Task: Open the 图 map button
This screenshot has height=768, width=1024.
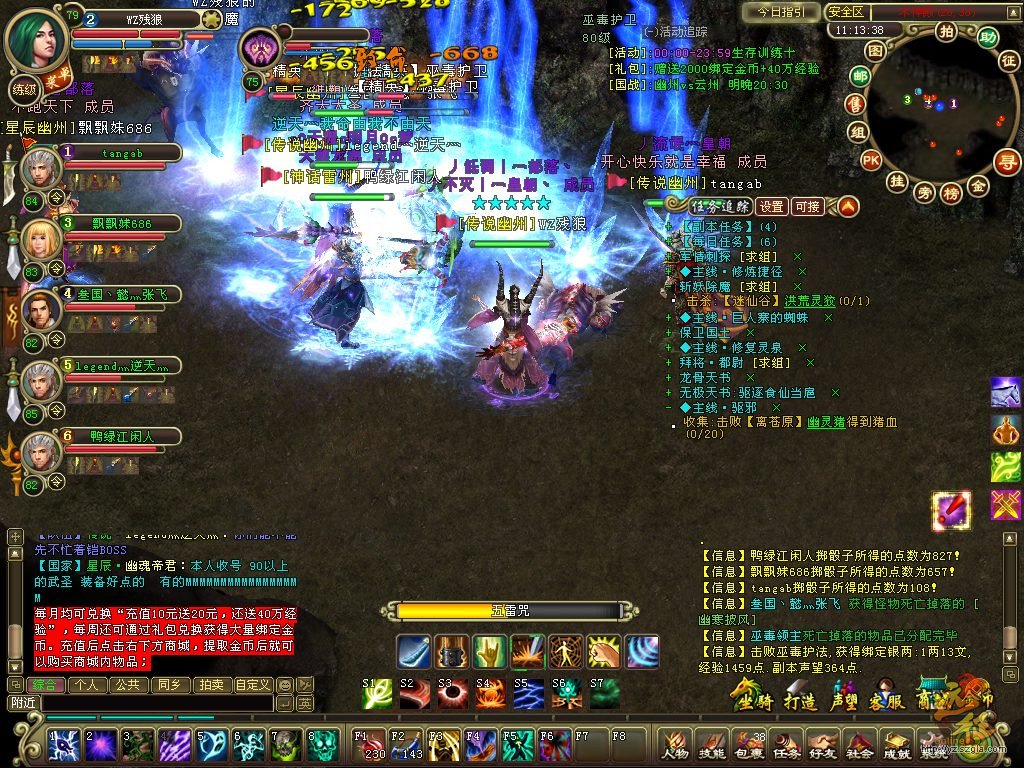Action: coord(875,50)
